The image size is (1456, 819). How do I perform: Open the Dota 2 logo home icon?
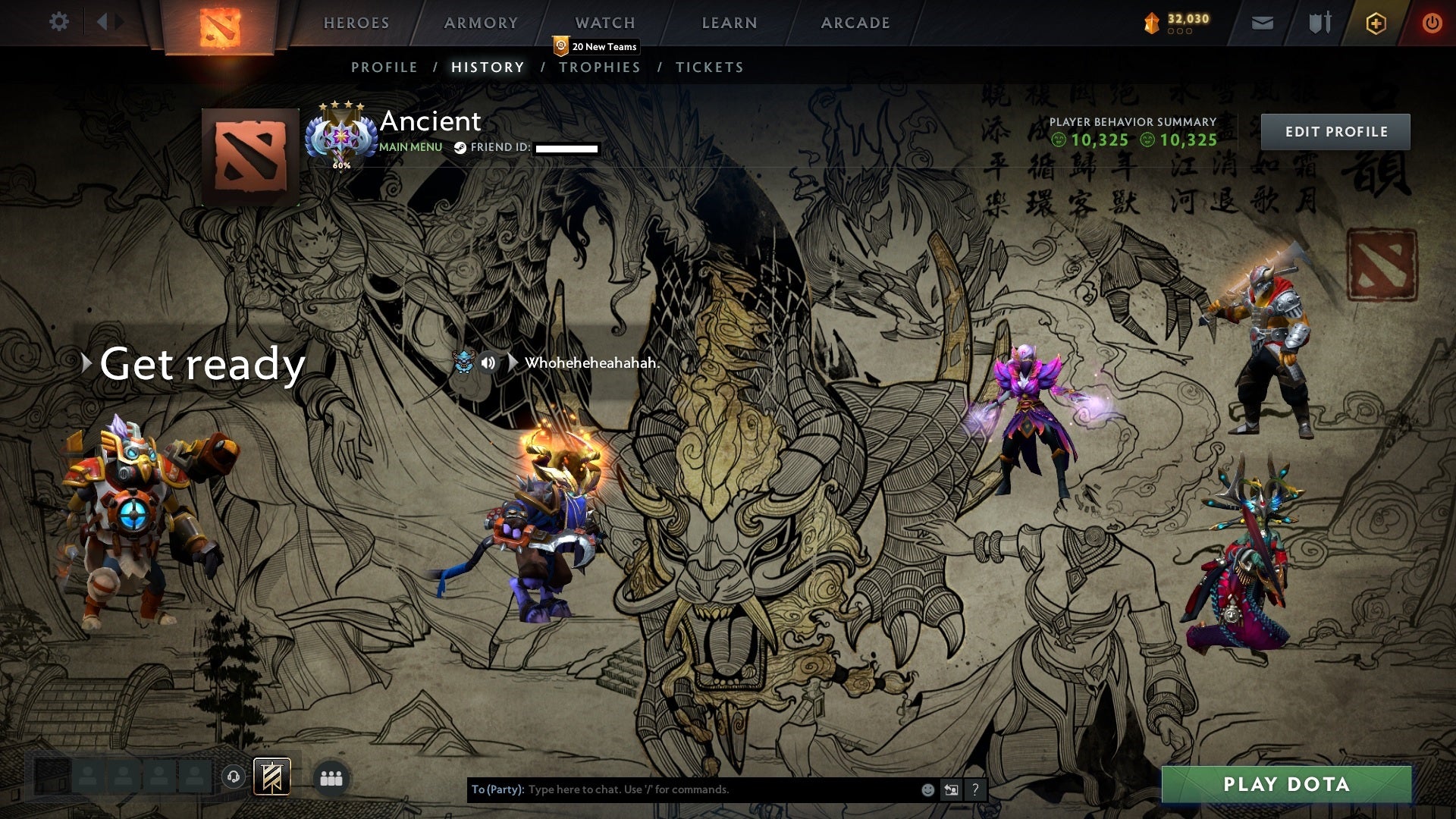click(220, 21)
